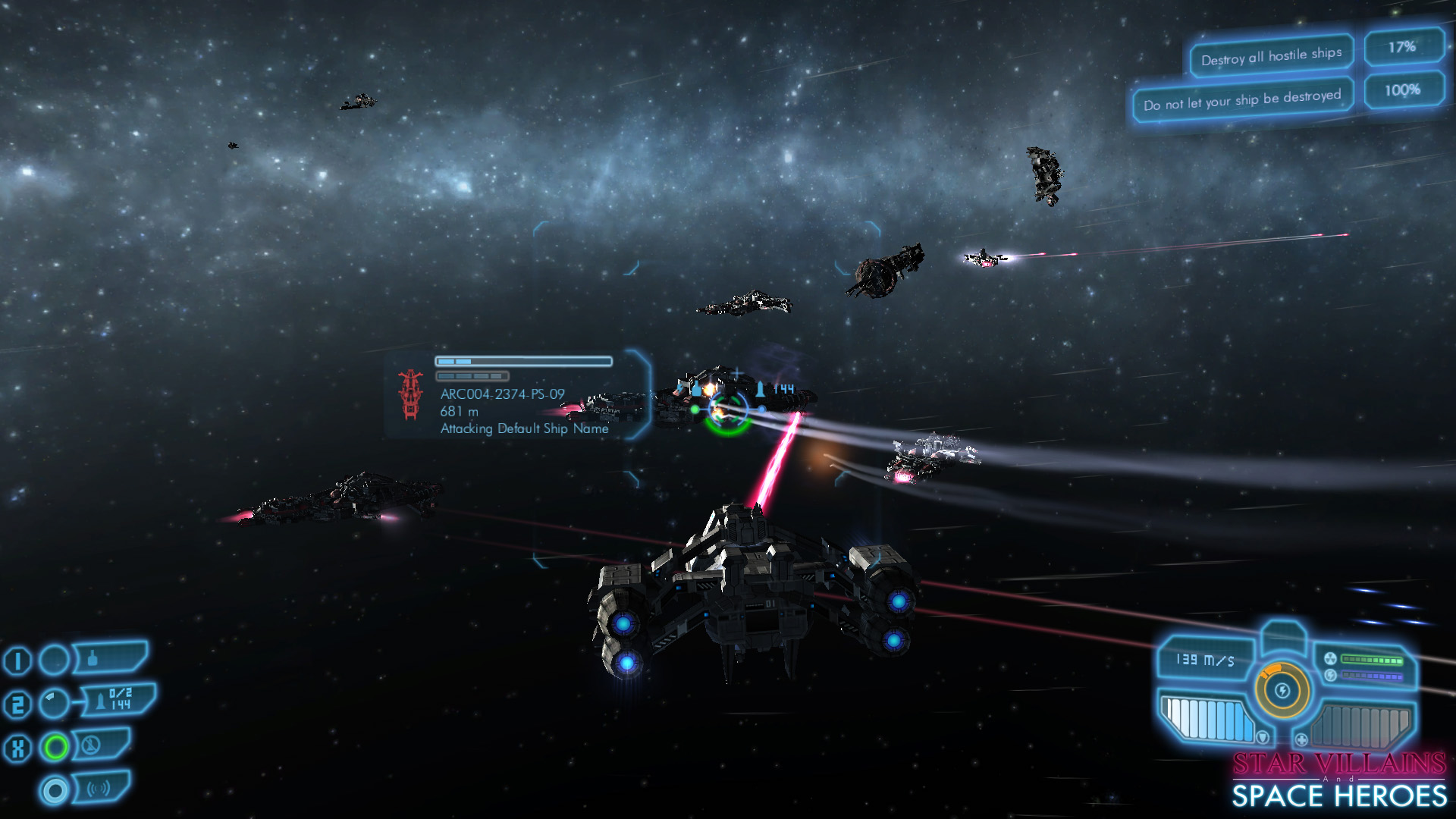The height and width of the screenshot is (819, 1456).
Task: Click the plus repair icon by hull gauge
Action: click(1301, 739)
